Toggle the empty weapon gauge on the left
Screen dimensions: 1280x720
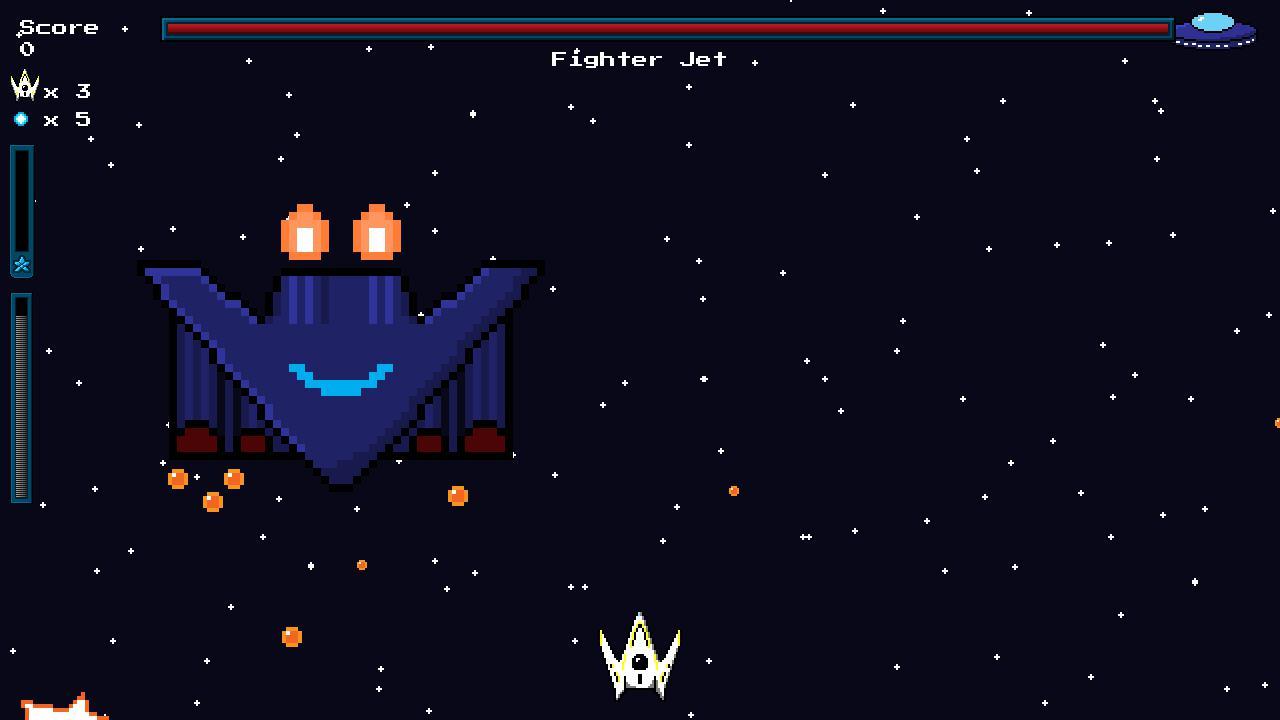[21, 200]
